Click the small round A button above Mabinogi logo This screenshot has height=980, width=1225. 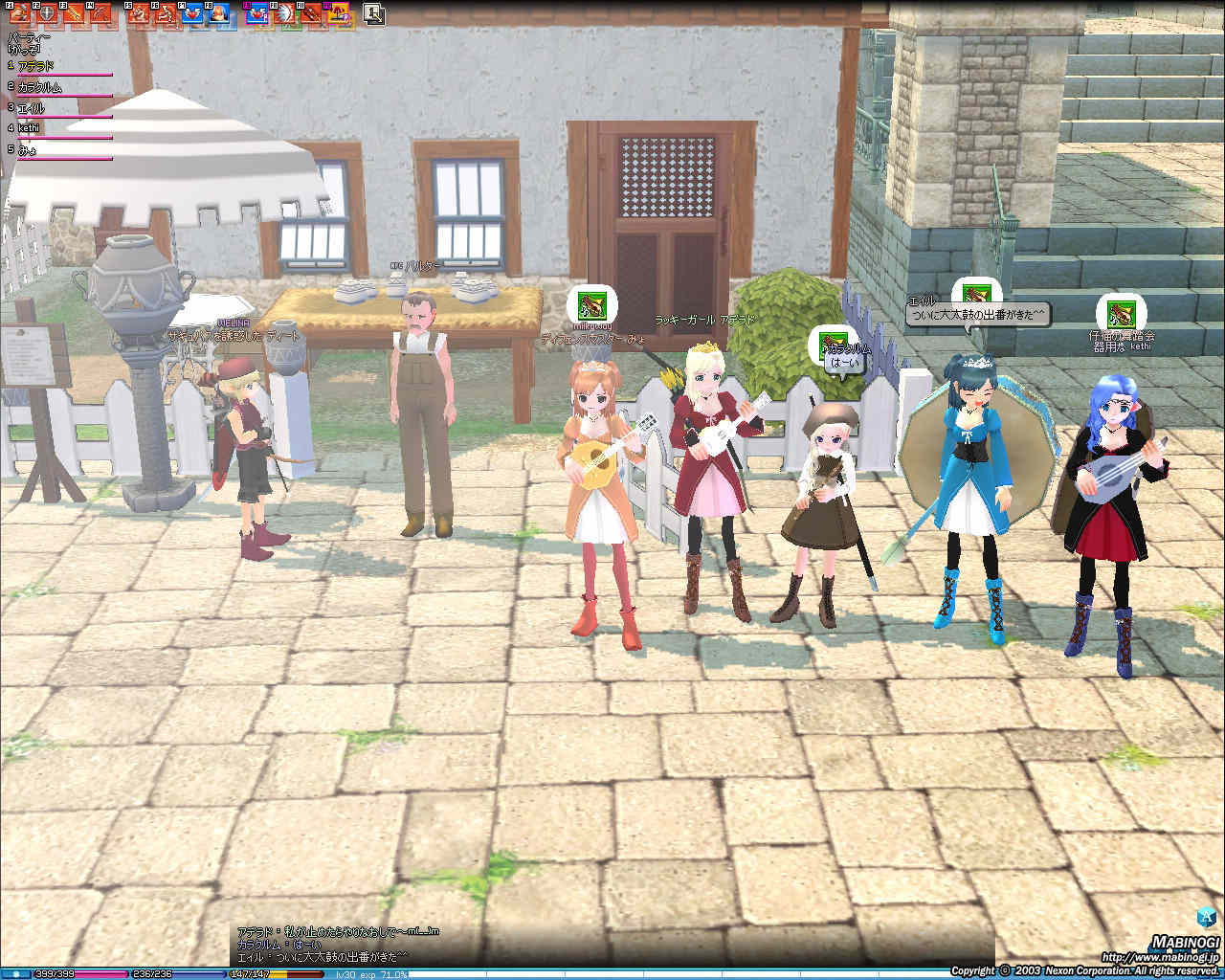[1208, 917]
